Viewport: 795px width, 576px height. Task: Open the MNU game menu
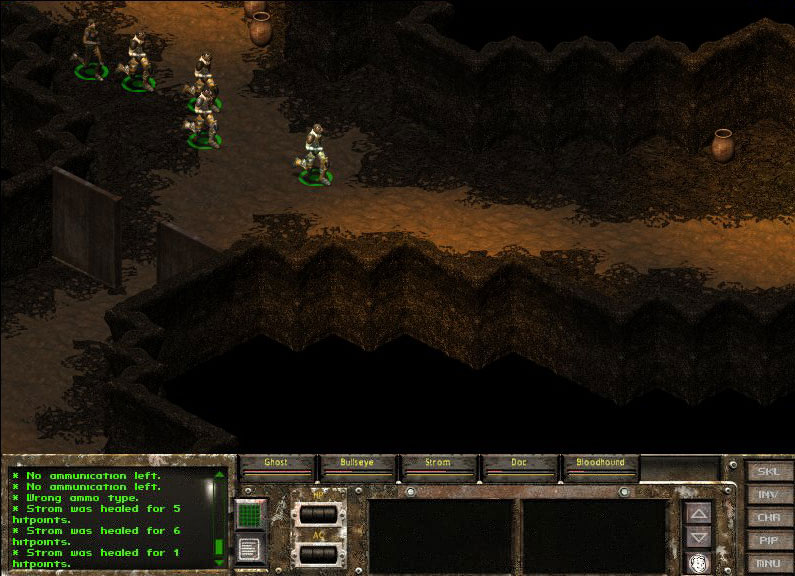tap(769, 563)
